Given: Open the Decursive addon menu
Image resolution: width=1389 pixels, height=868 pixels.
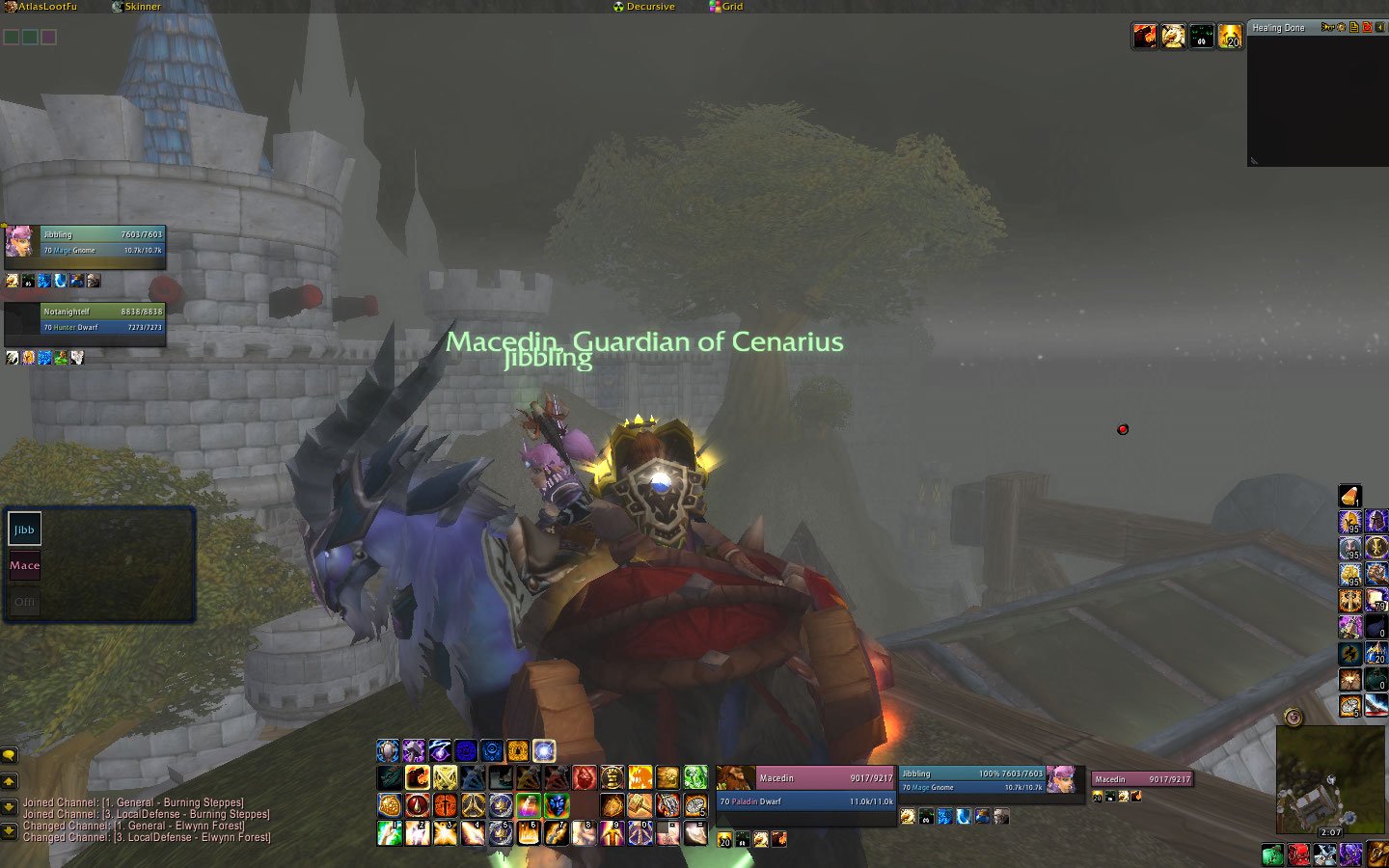Looking at the screenshot, I should tap(644, 7).
